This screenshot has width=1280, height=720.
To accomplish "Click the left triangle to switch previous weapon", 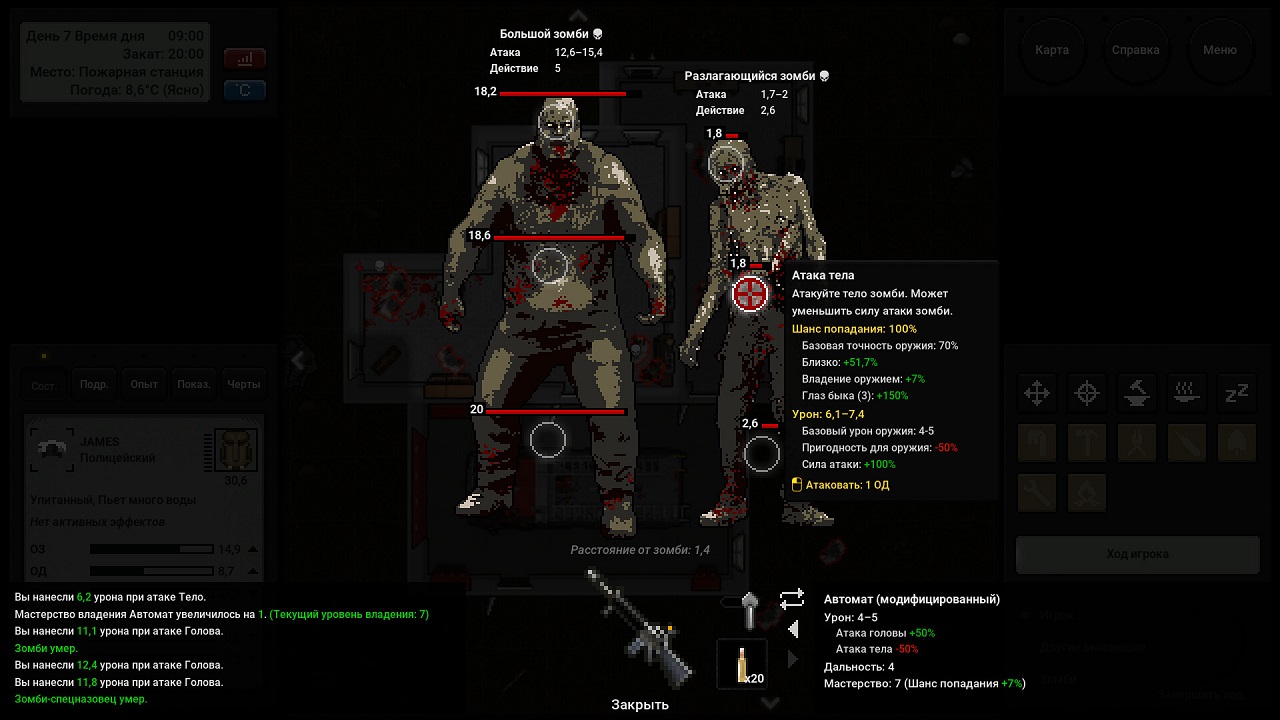I will coord(793,629).
